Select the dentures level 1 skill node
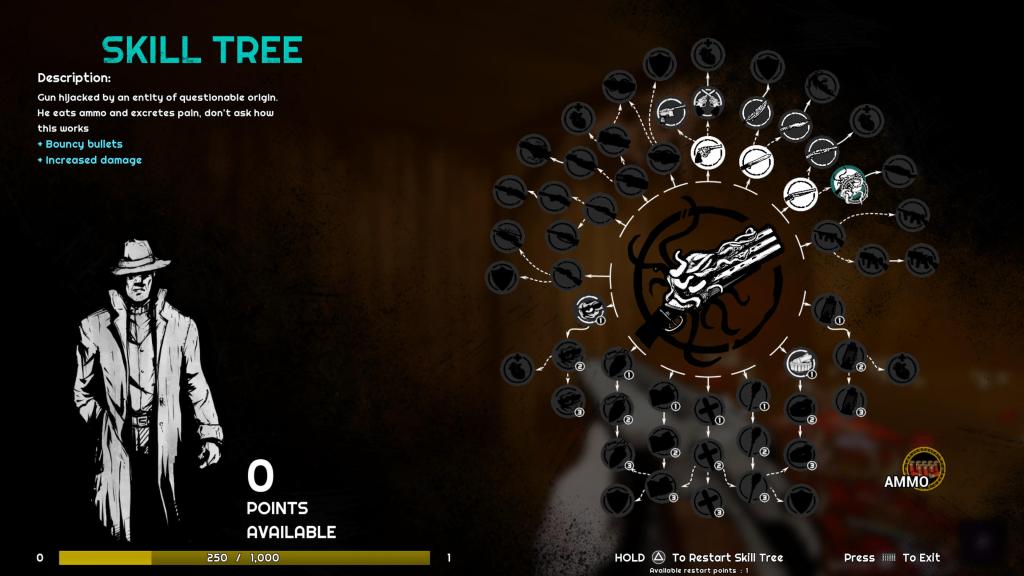The width and height of the screenshot is (1024, 576). [800, 363]
